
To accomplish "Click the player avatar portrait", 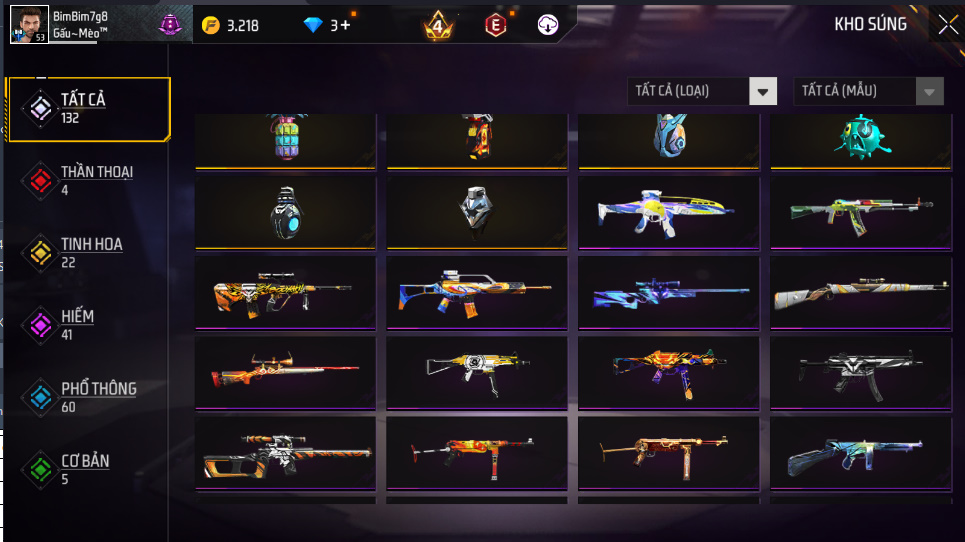I will click(x=29, y=24).
